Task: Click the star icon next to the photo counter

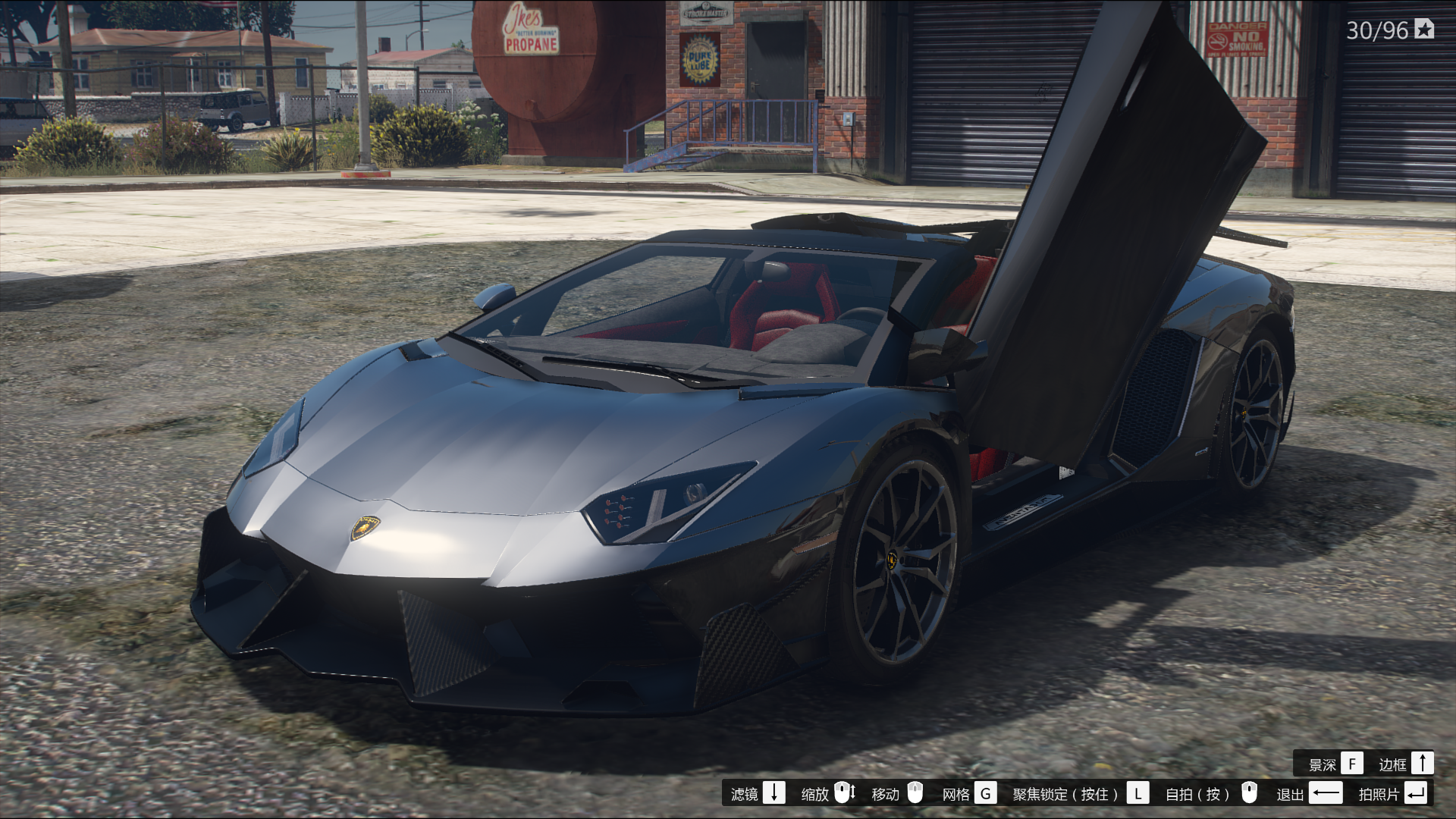Action: coord(1425,30)
